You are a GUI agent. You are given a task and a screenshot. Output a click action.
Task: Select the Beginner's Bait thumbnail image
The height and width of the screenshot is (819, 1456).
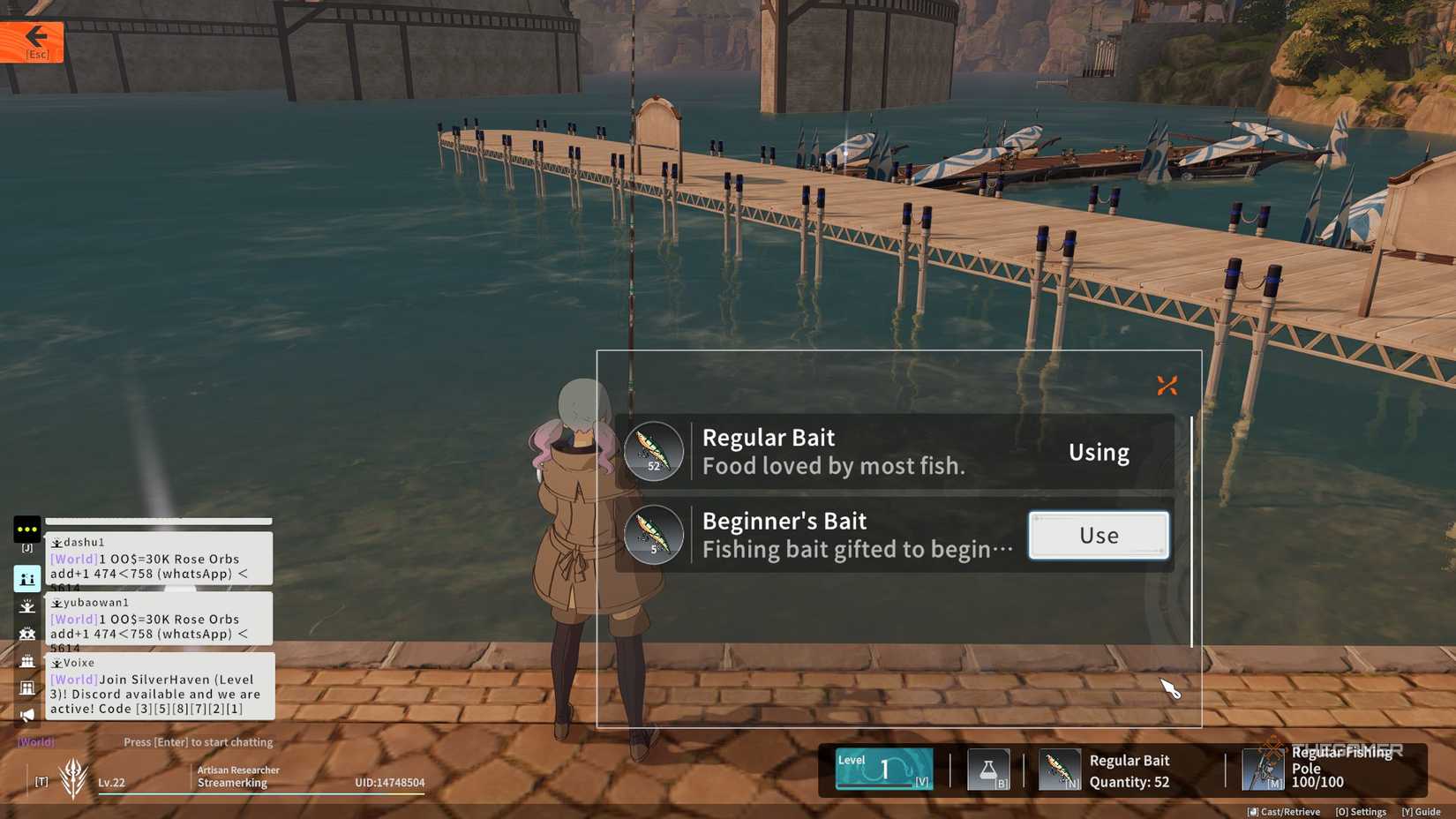pos(654,535)
